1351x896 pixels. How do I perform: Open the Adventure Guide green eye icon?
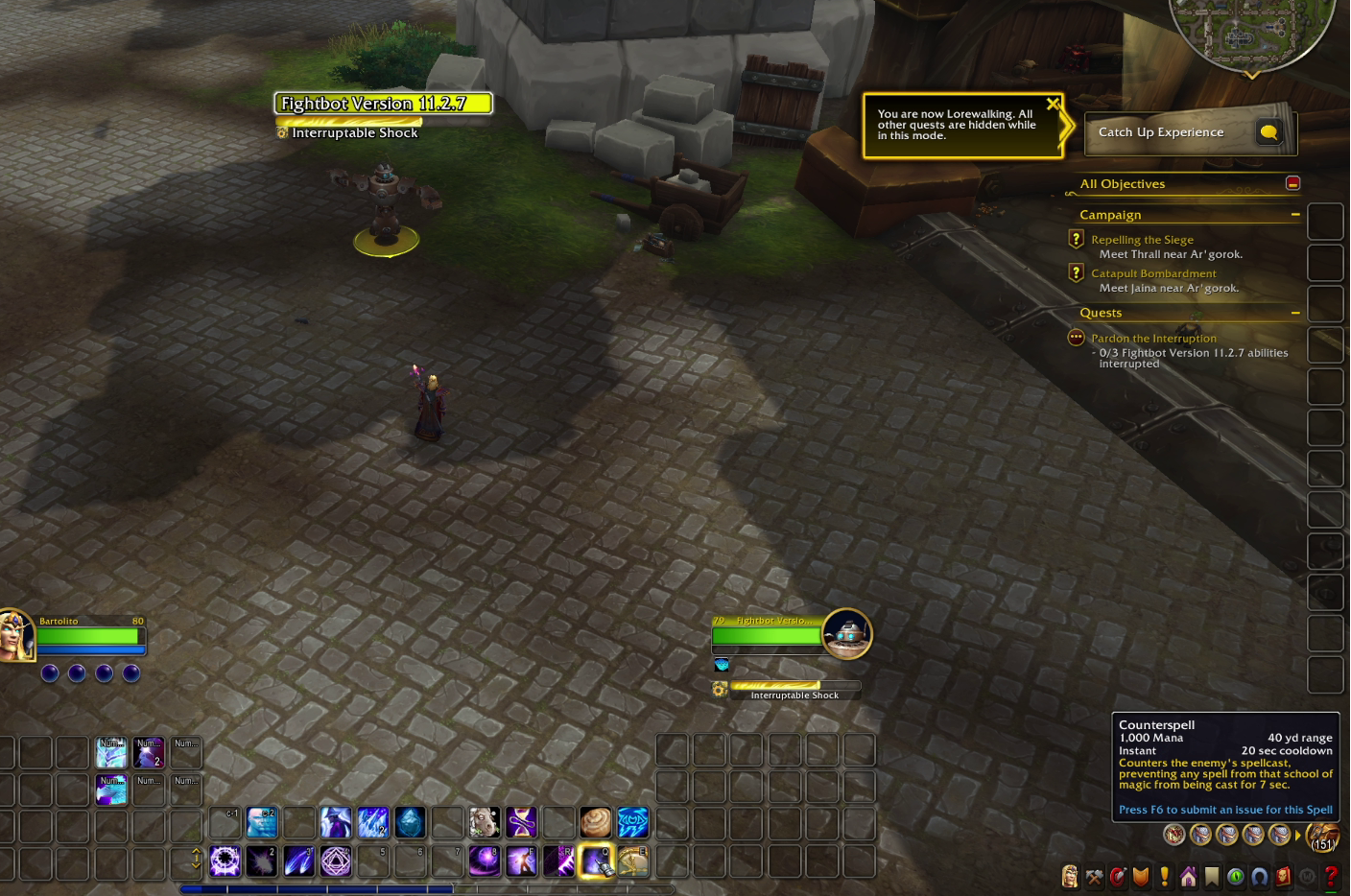(x=1236, y=876)
